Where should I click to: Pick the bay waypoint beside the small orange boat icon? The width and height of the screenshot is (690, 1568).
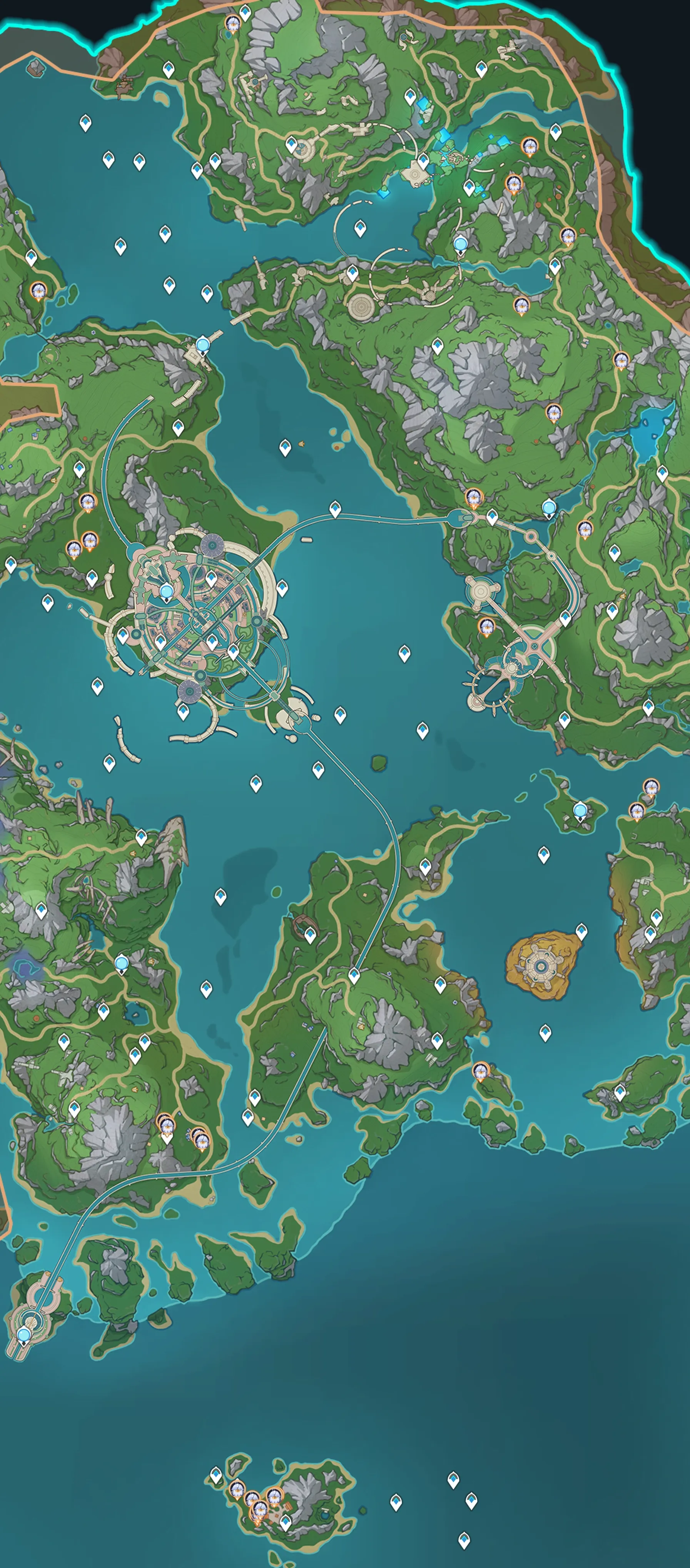tap(285, 448)
